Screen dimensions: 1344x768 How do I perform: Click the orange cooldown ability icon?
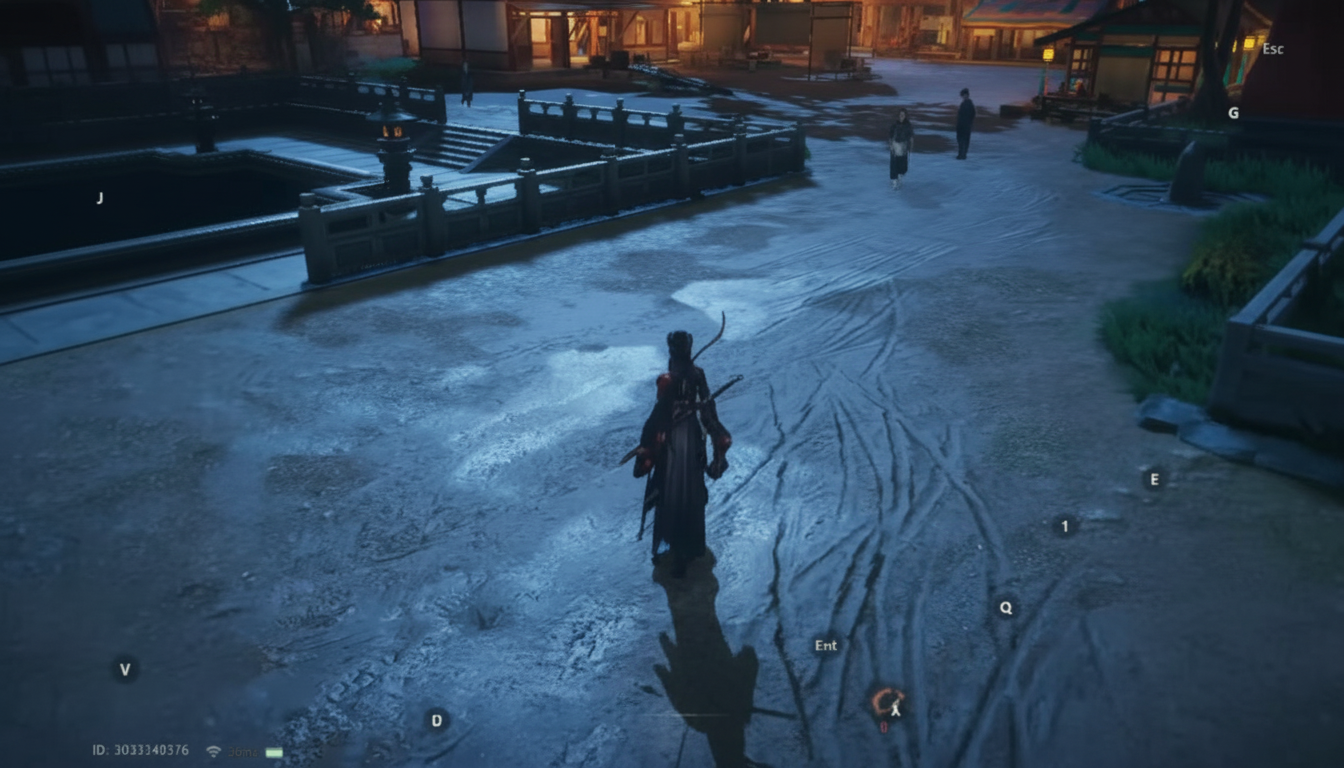[888, 700]
